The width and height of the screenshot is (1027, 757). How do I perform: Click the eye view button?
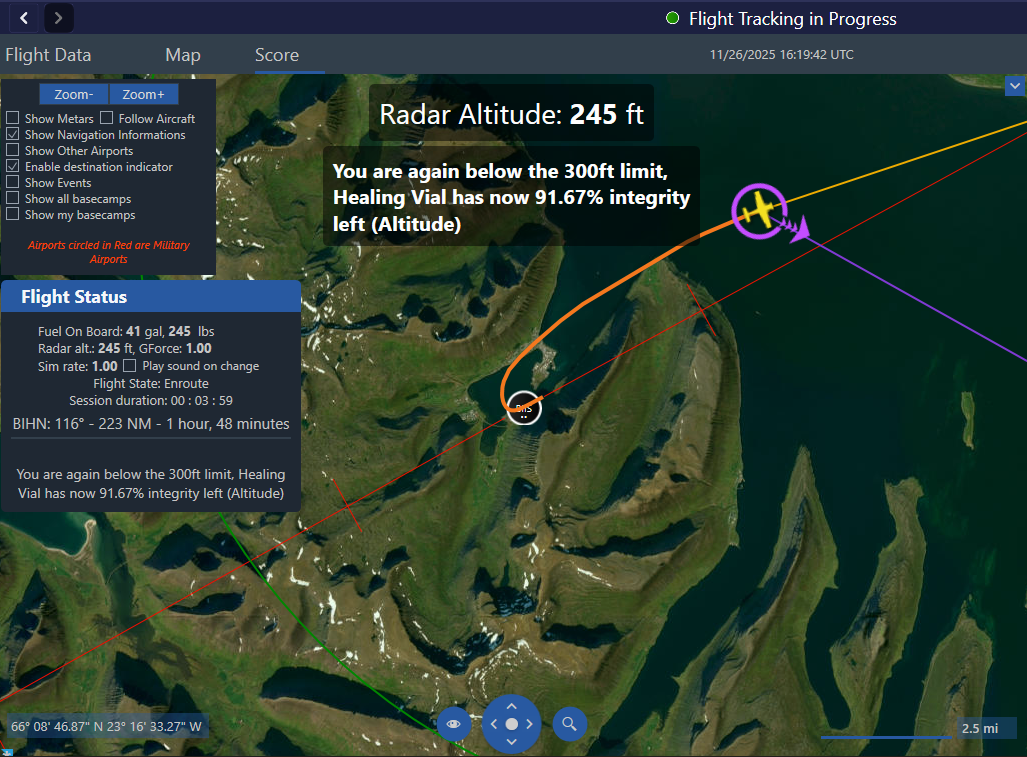[454, 723]
